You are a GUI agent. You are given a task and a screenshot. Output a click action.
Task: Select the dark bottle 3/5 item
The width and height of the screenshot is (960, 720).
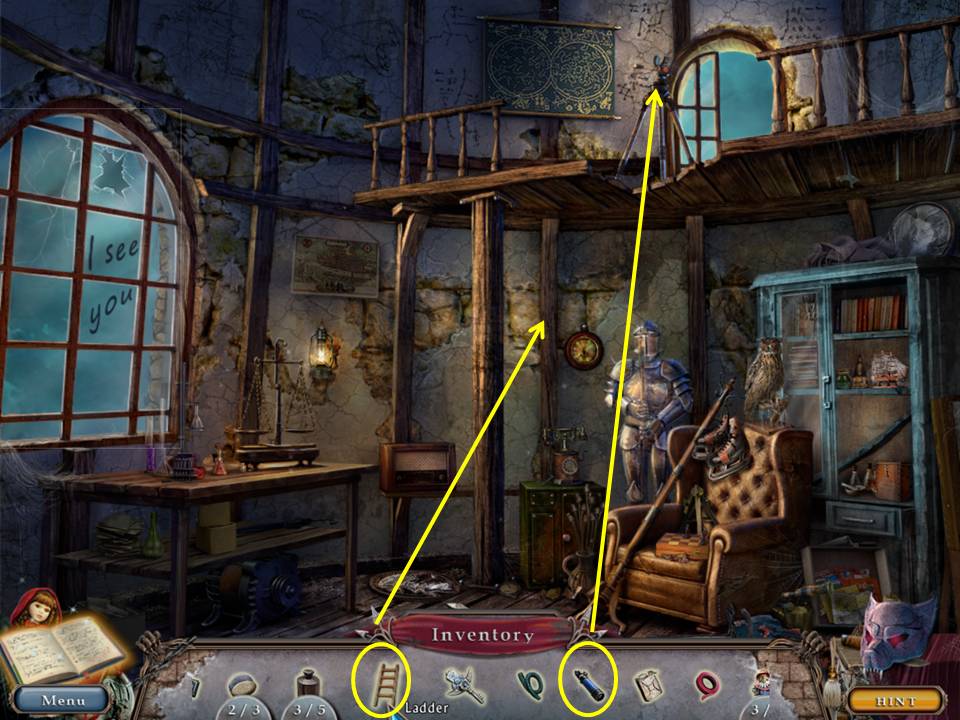tap(307, 685)
